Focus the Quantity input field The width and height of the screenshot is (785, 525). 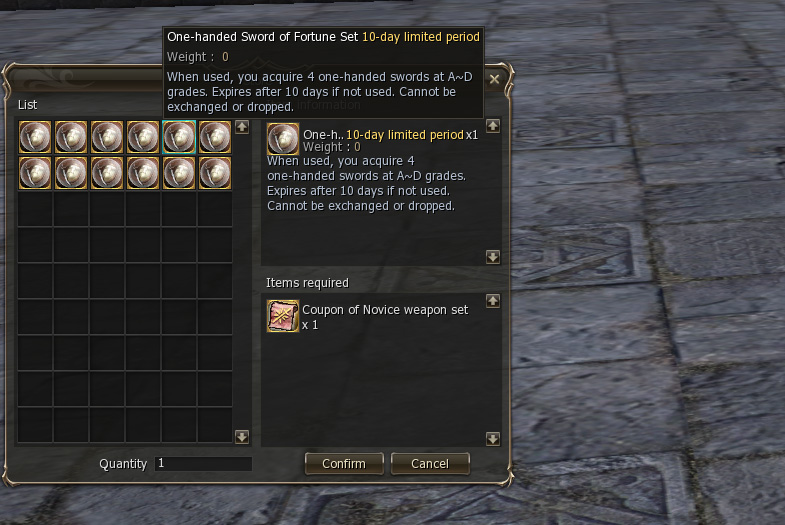coord(203,464)
